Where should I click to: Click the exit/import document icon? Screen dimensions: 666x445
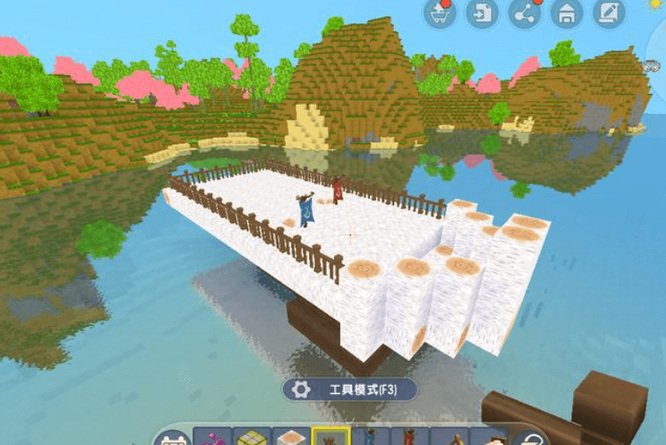482,14
